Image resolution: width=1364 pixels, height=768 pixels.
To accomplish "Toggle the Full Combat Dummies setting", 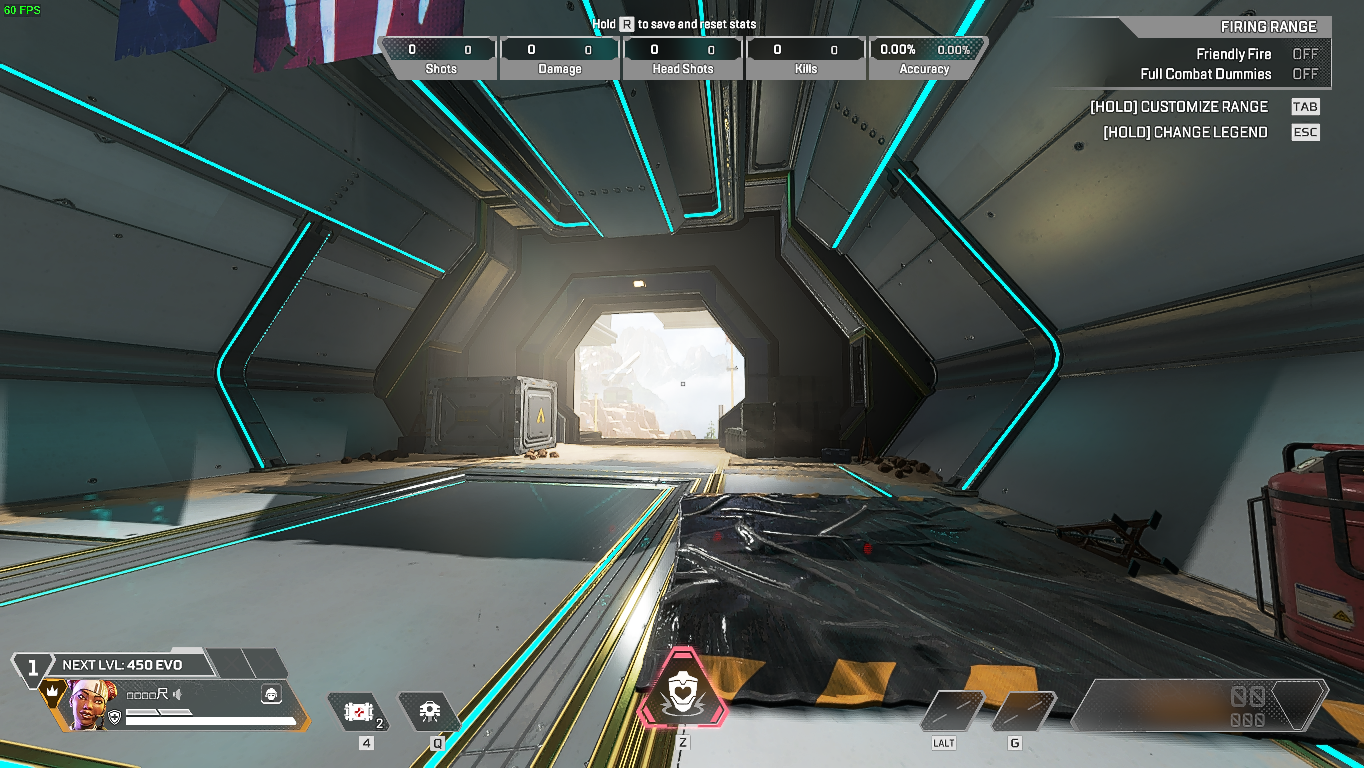I will (1304, 74).
